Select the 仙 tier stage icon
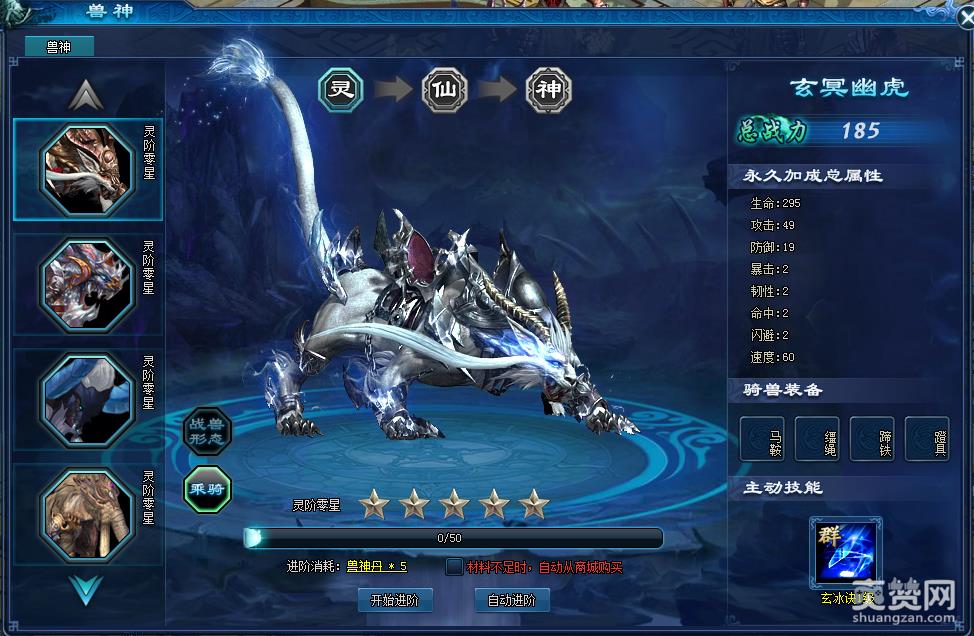Image resolution: width=974 pixels, height=636 pixels. tap(445, 90)
